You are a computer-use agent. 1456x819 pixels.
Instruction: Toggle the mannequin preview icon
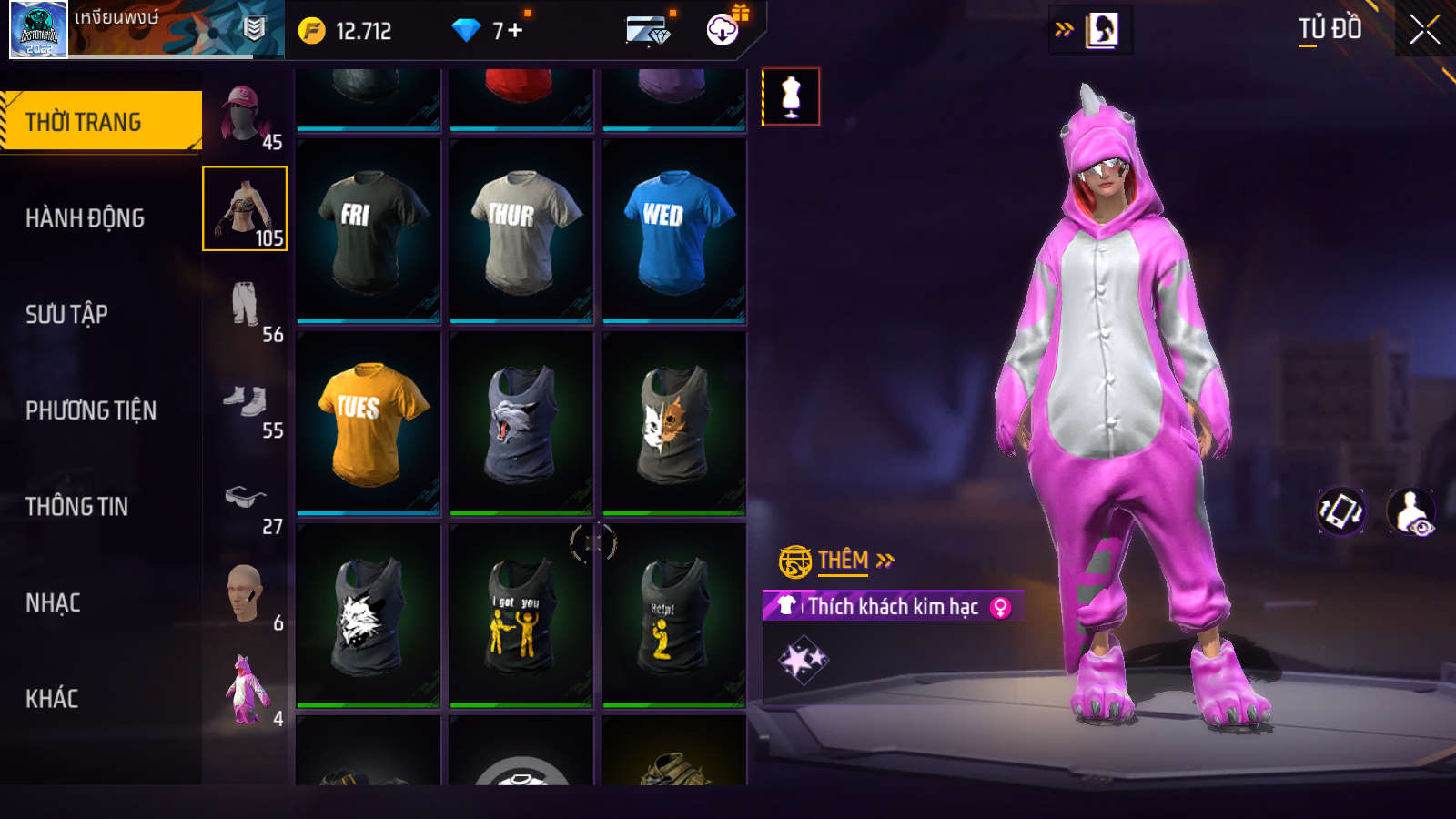(791, 96)
